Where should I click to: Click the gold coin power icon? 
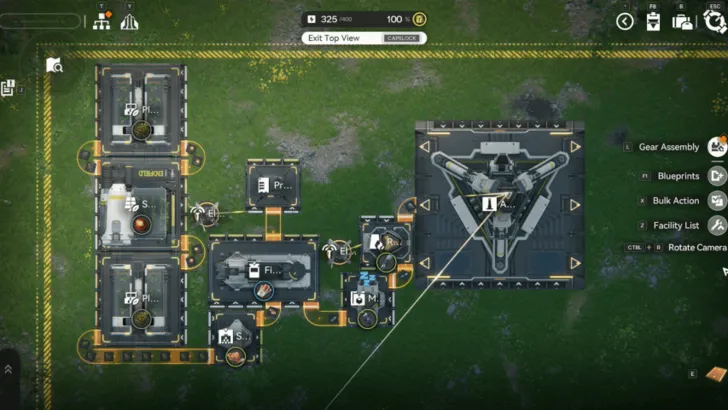click(x=420, y=19)
